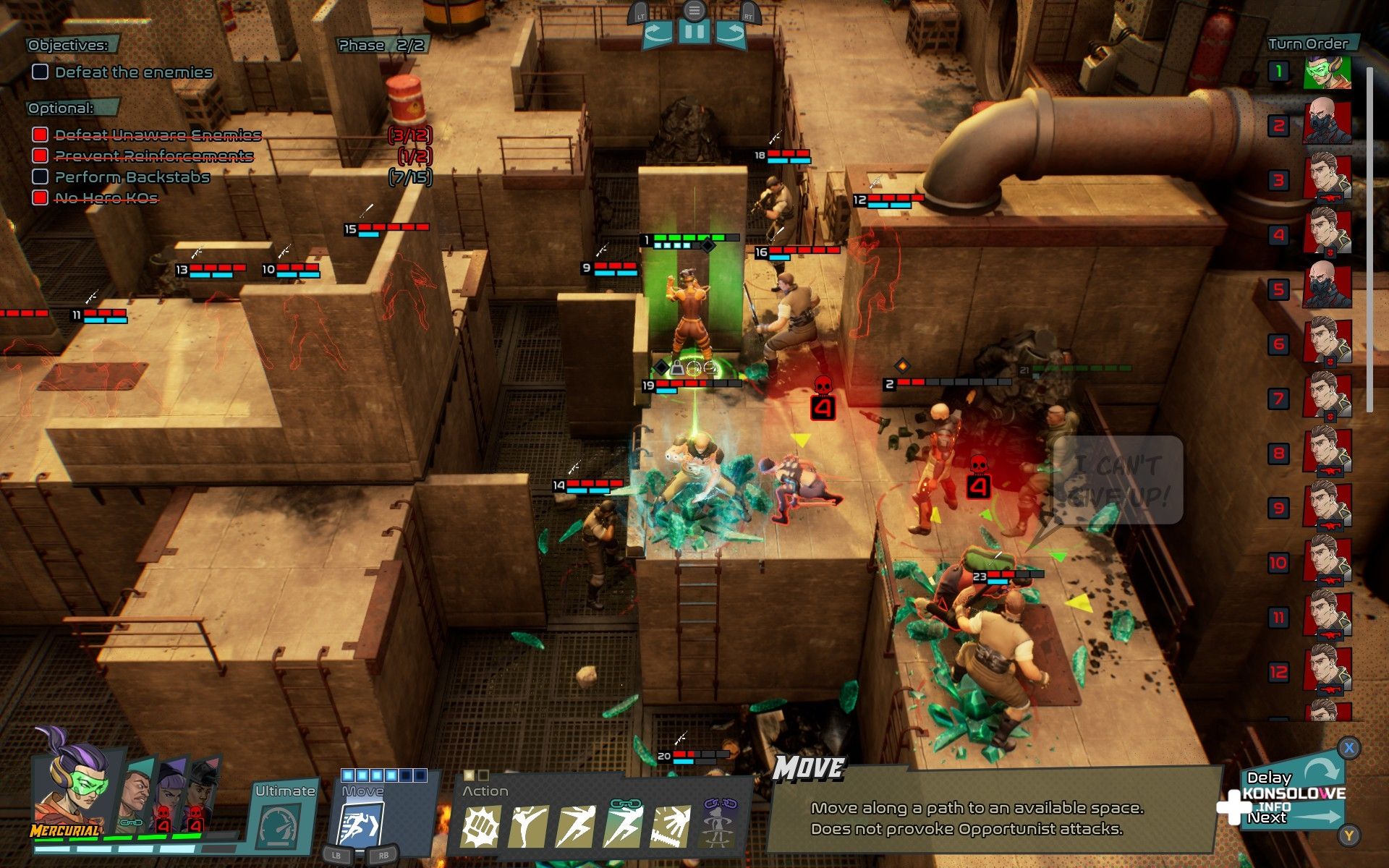
Task: Select turn order slot number 5 portrait
Action: 1327,288
